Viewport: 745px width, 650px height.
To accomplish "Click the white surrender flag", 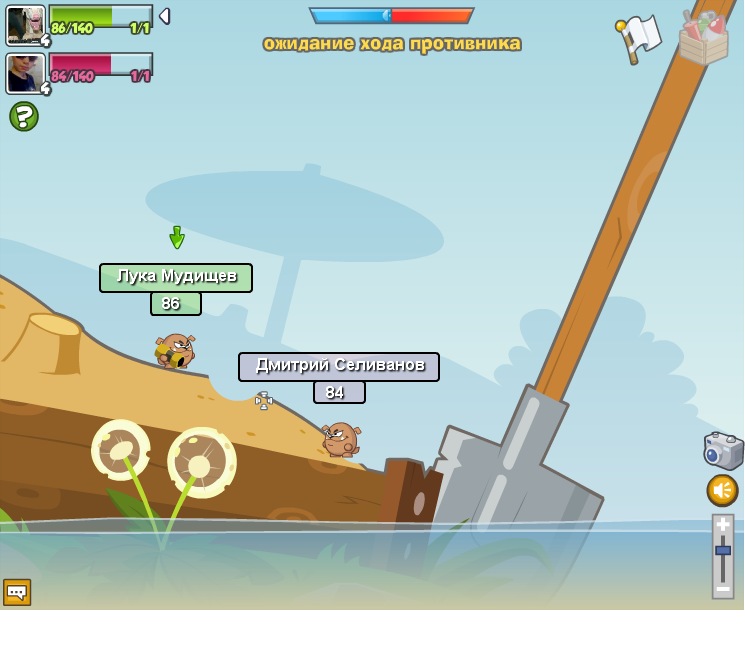I will [639, 37].
